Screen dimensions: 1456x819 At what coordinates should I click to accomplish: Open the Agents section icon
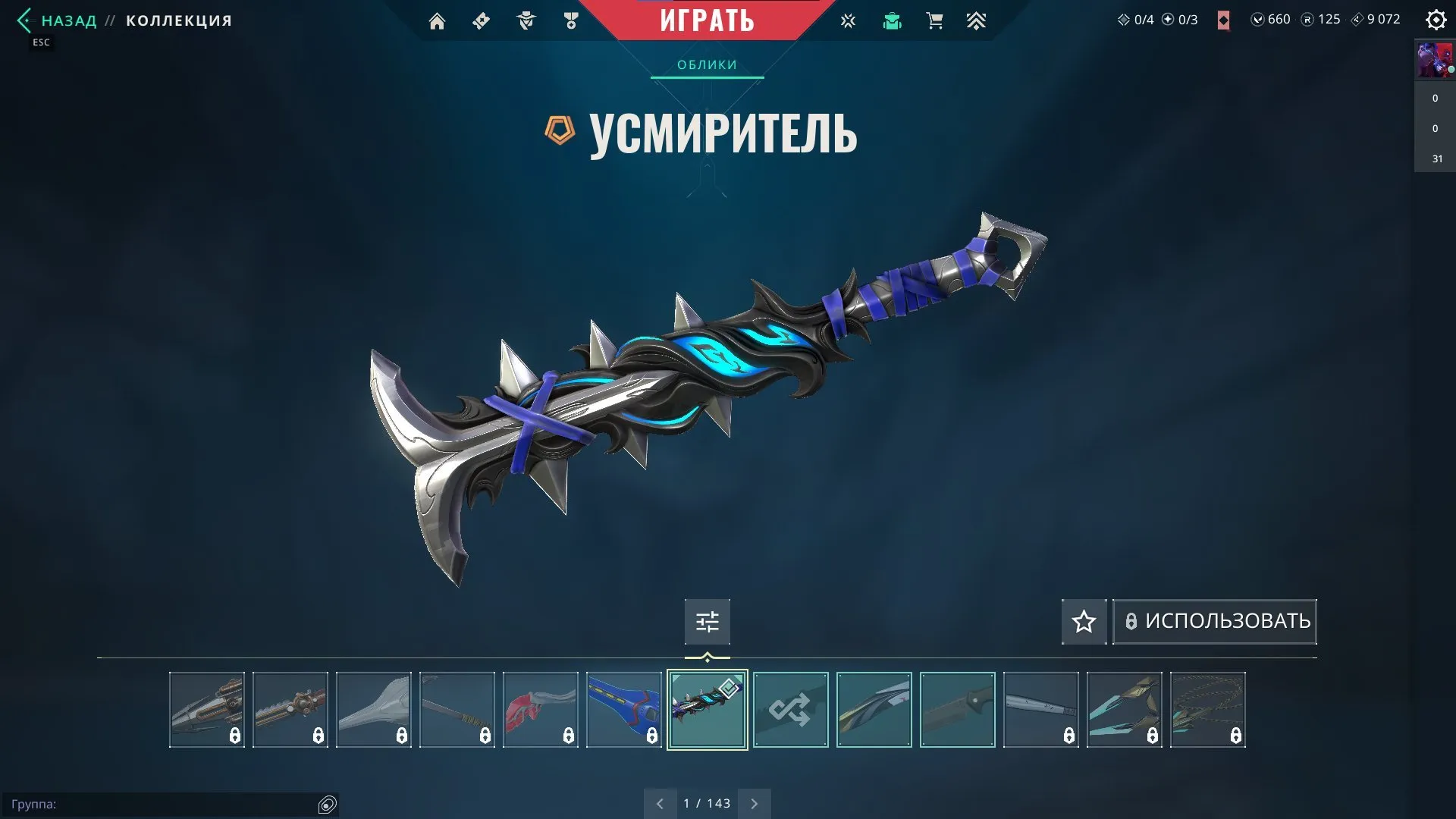pos(526,20)
